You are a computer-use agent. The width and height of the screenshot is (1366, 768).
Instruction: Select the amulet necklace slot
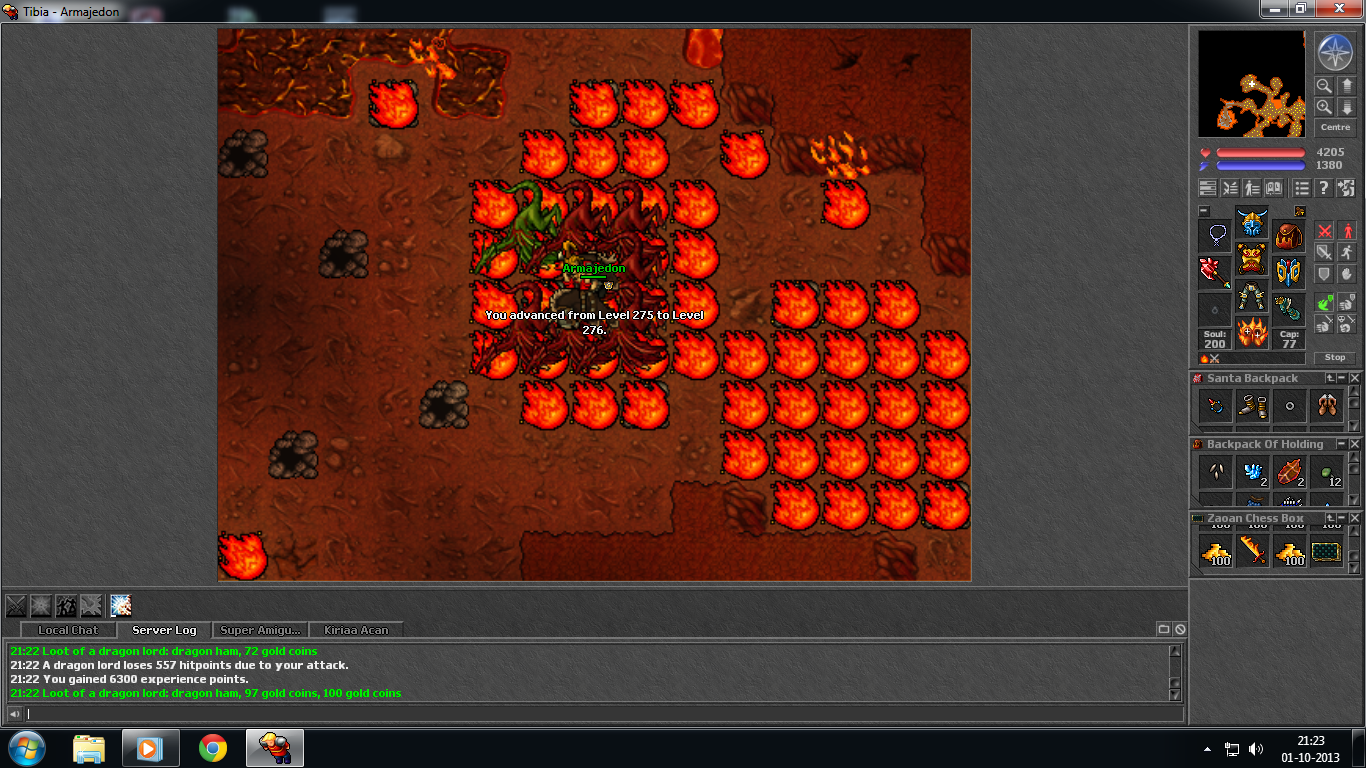1216,236
